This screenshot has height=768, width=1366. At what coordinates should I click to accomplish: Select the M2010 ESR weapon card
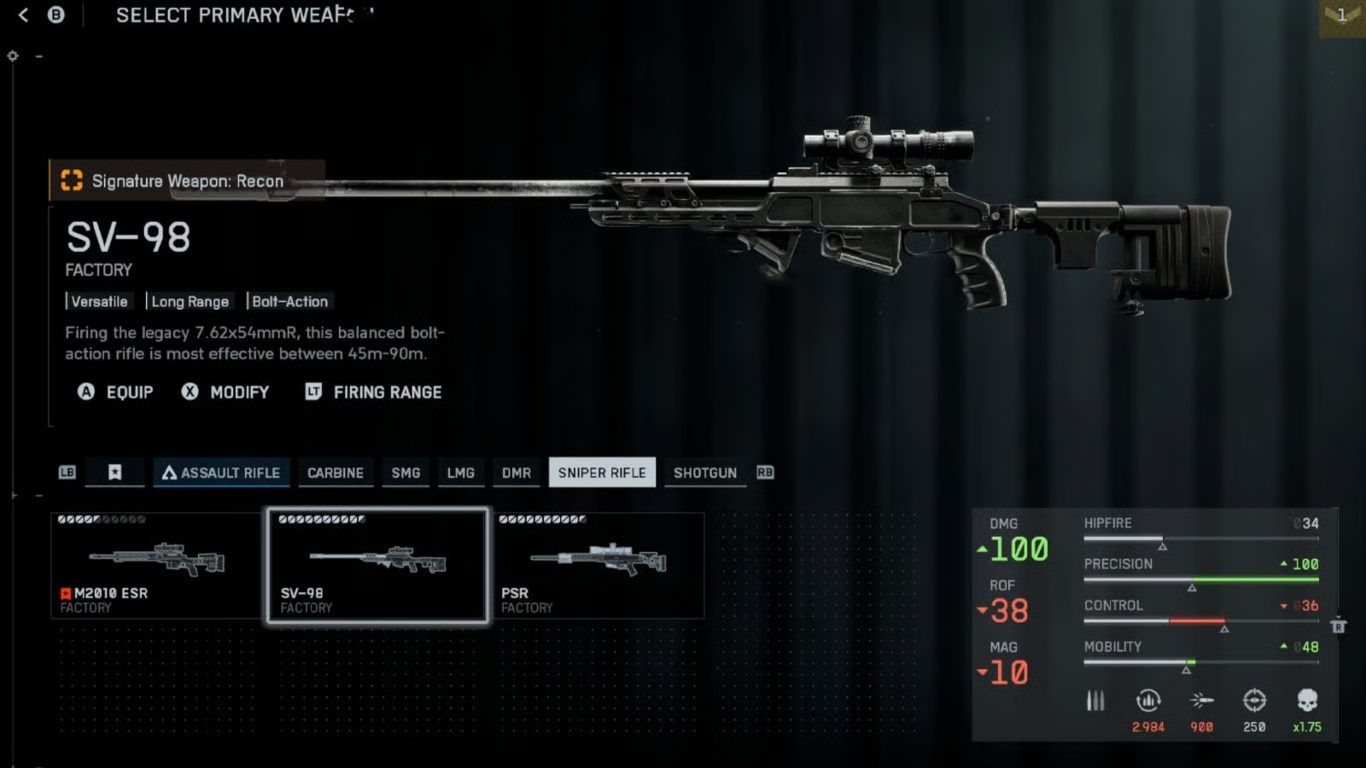(157, 566)
